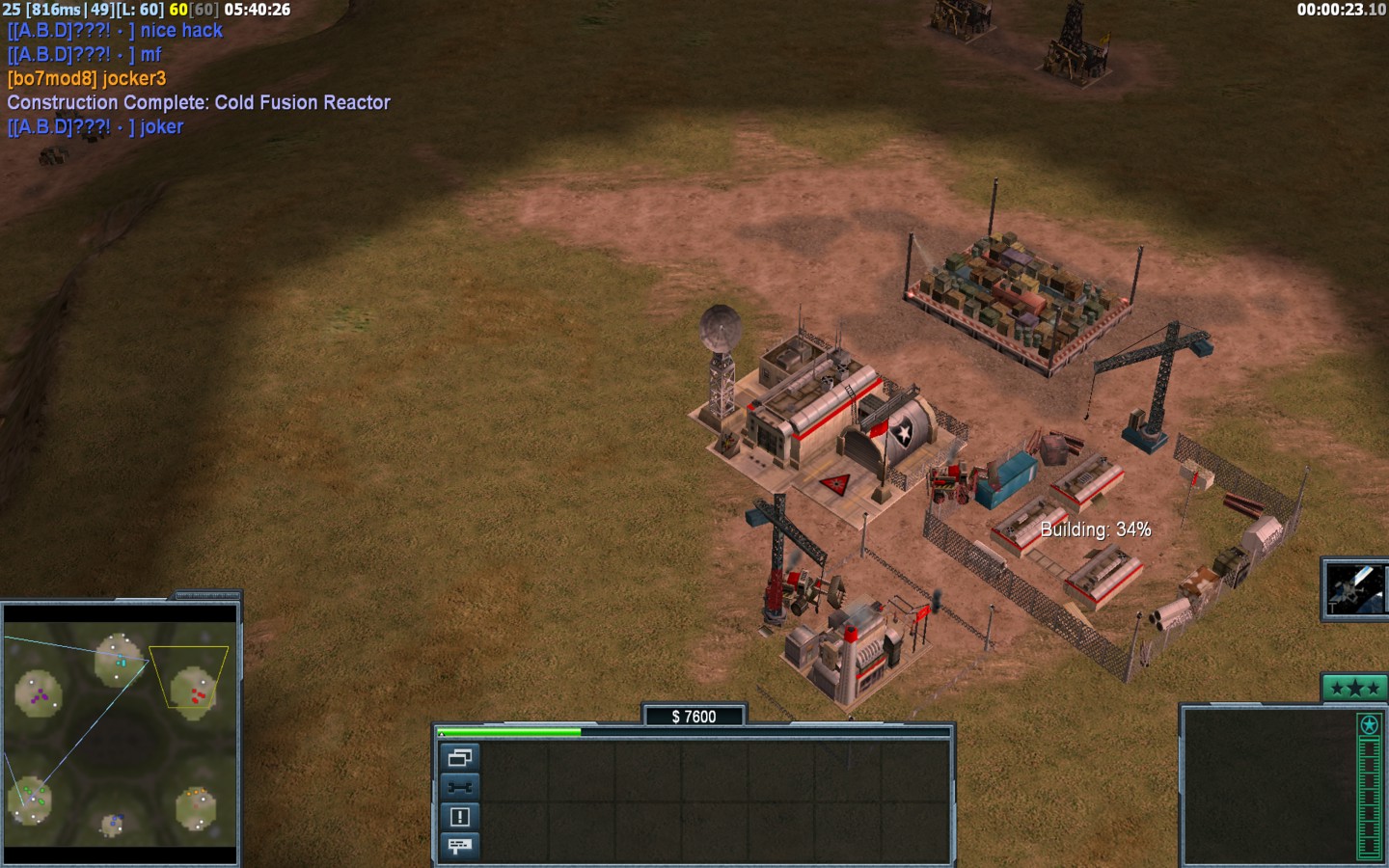Click the overlapping windows options button
The image size is (1389, 868).
coord(460,757)
